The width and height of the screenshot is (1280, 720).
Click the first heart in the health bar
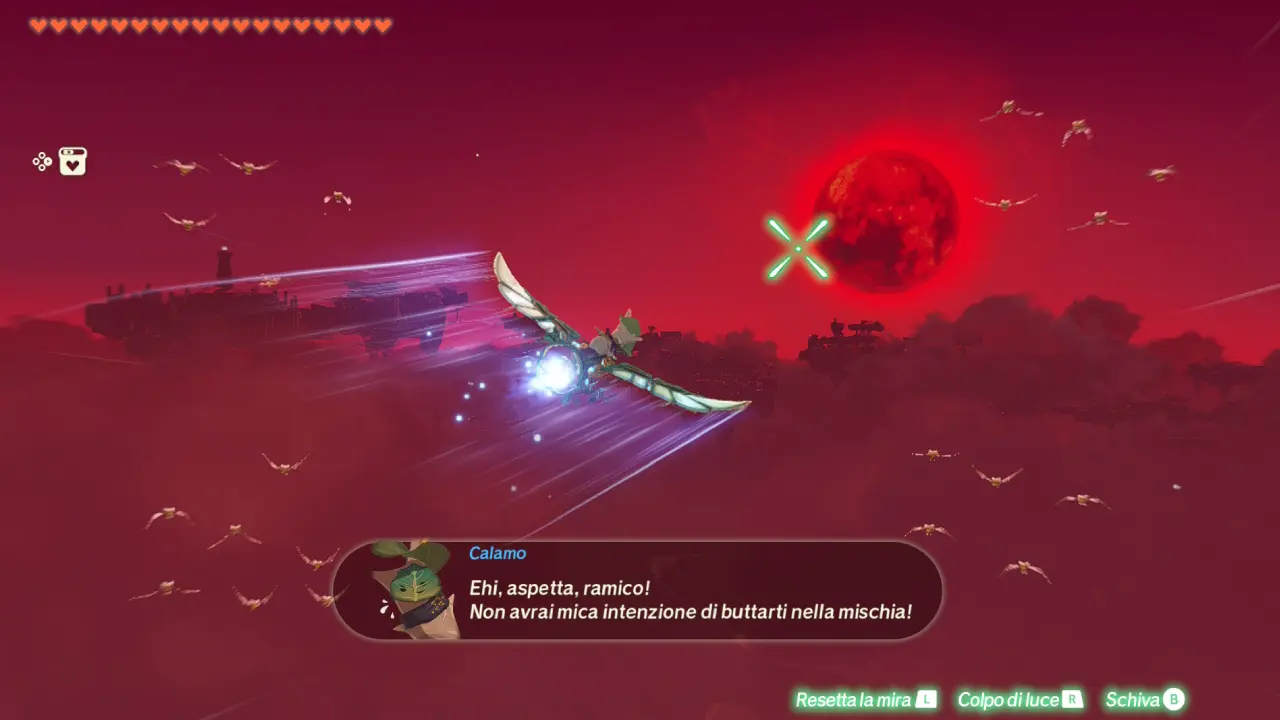point(37,22)
